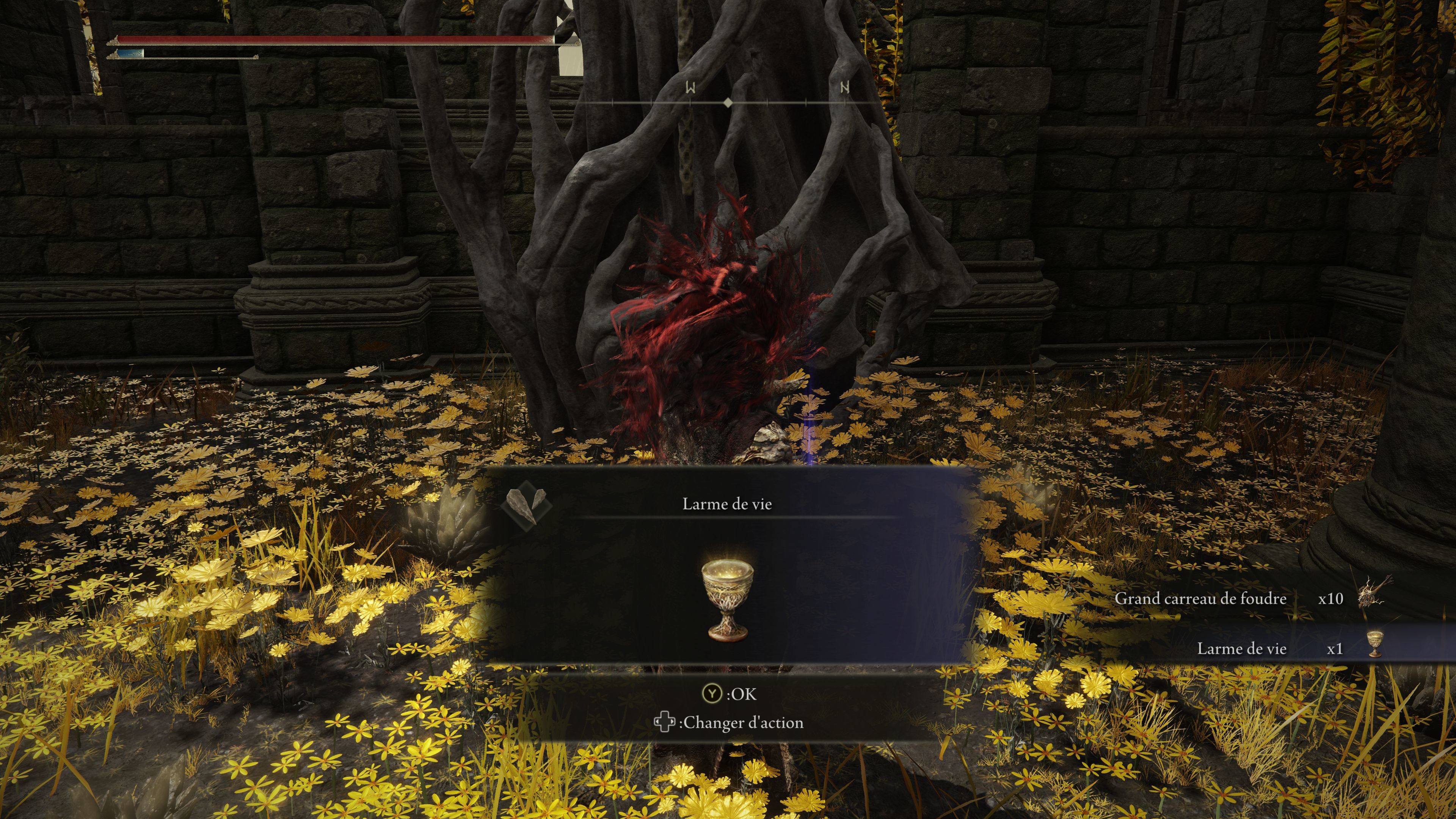The image size is (1456, 819).
Task: Click the N marker on the compass
Action: (844, 88)
